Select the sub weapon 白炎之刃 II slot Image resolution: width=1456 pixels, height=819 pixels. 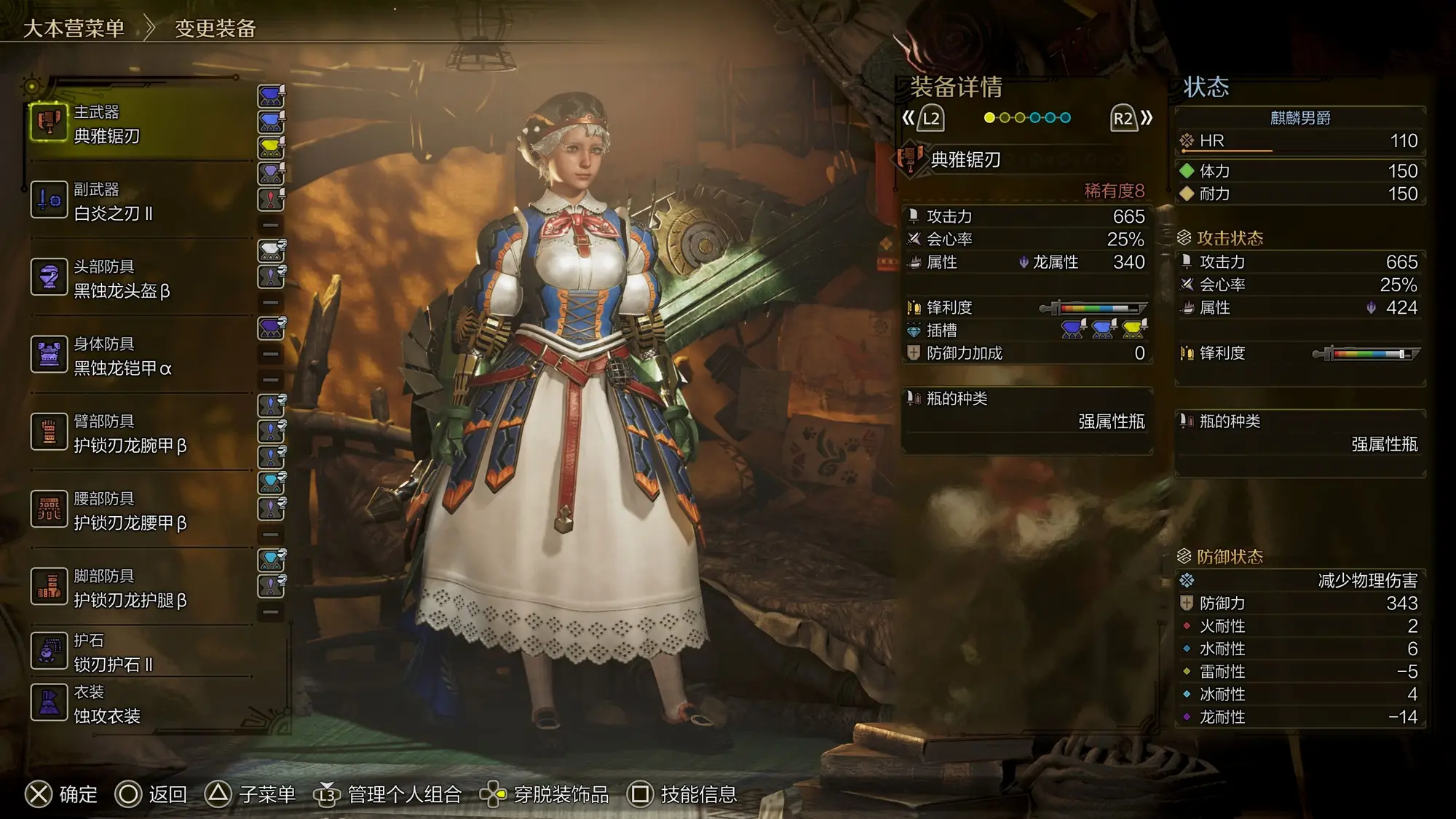coord(138,201)
